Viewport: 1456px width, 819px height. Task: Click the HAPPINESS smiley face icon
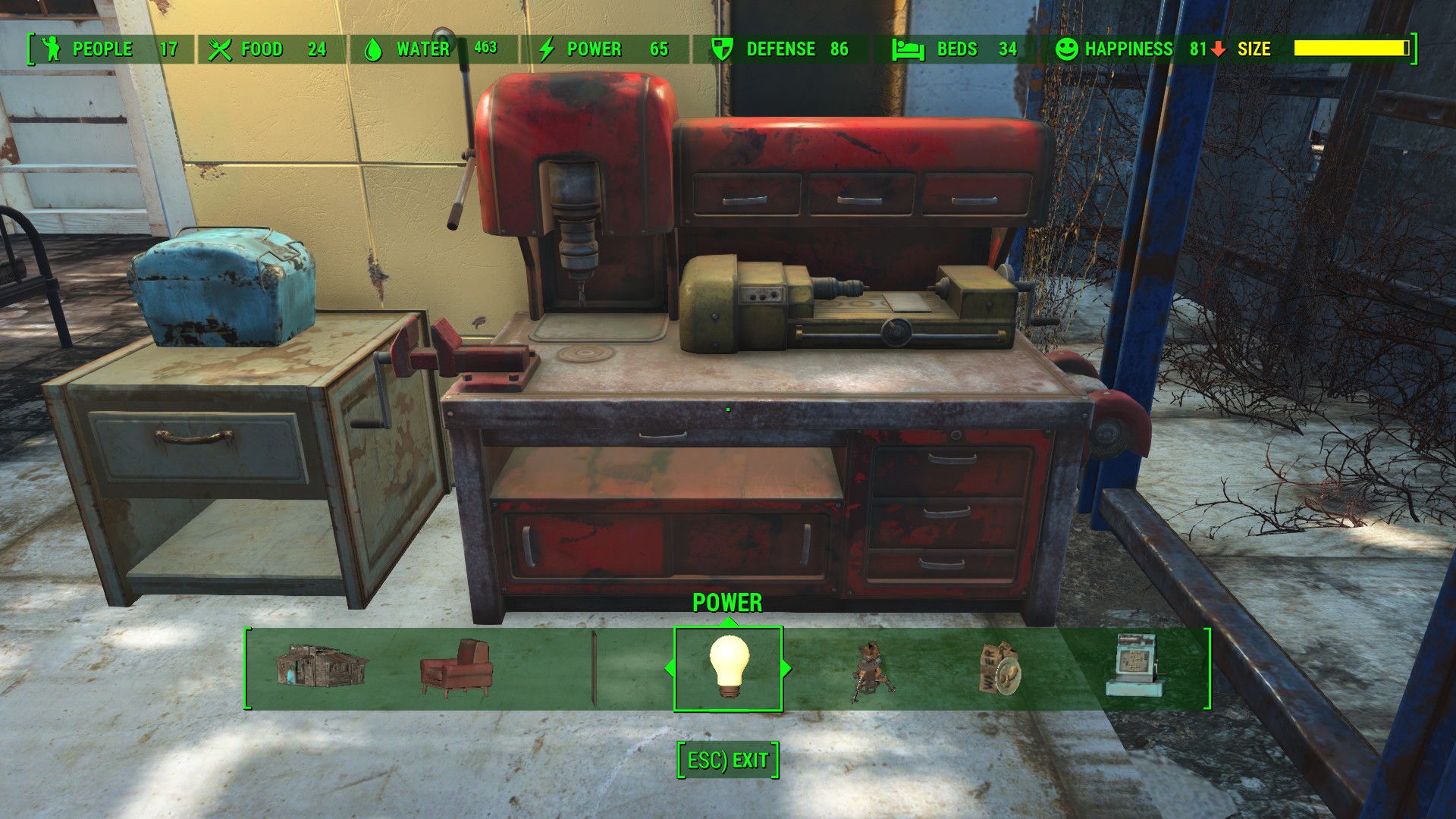click(x=1067, y=50)
